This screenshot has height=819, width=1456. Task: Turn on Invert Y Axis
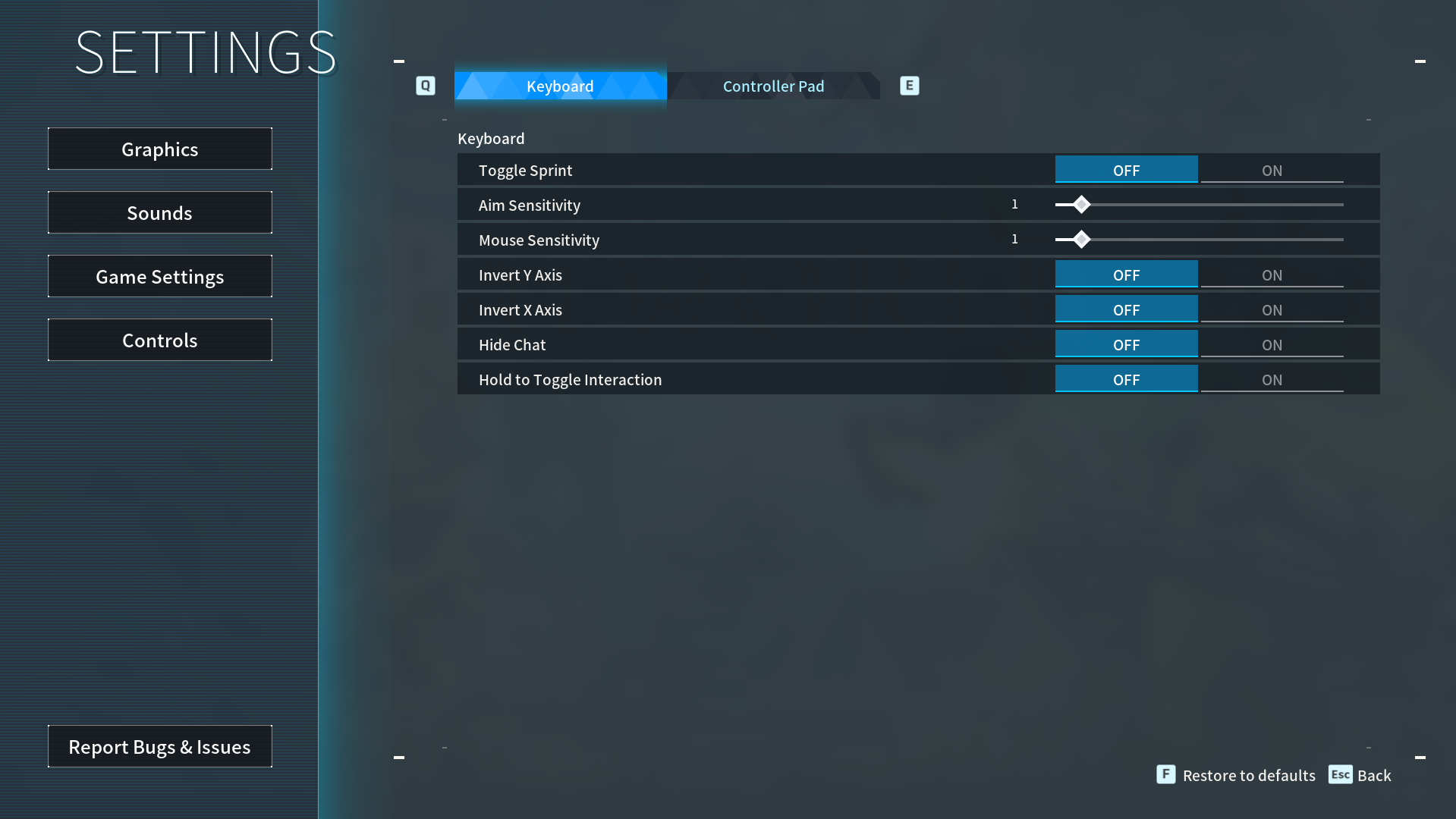(1272, 275)
